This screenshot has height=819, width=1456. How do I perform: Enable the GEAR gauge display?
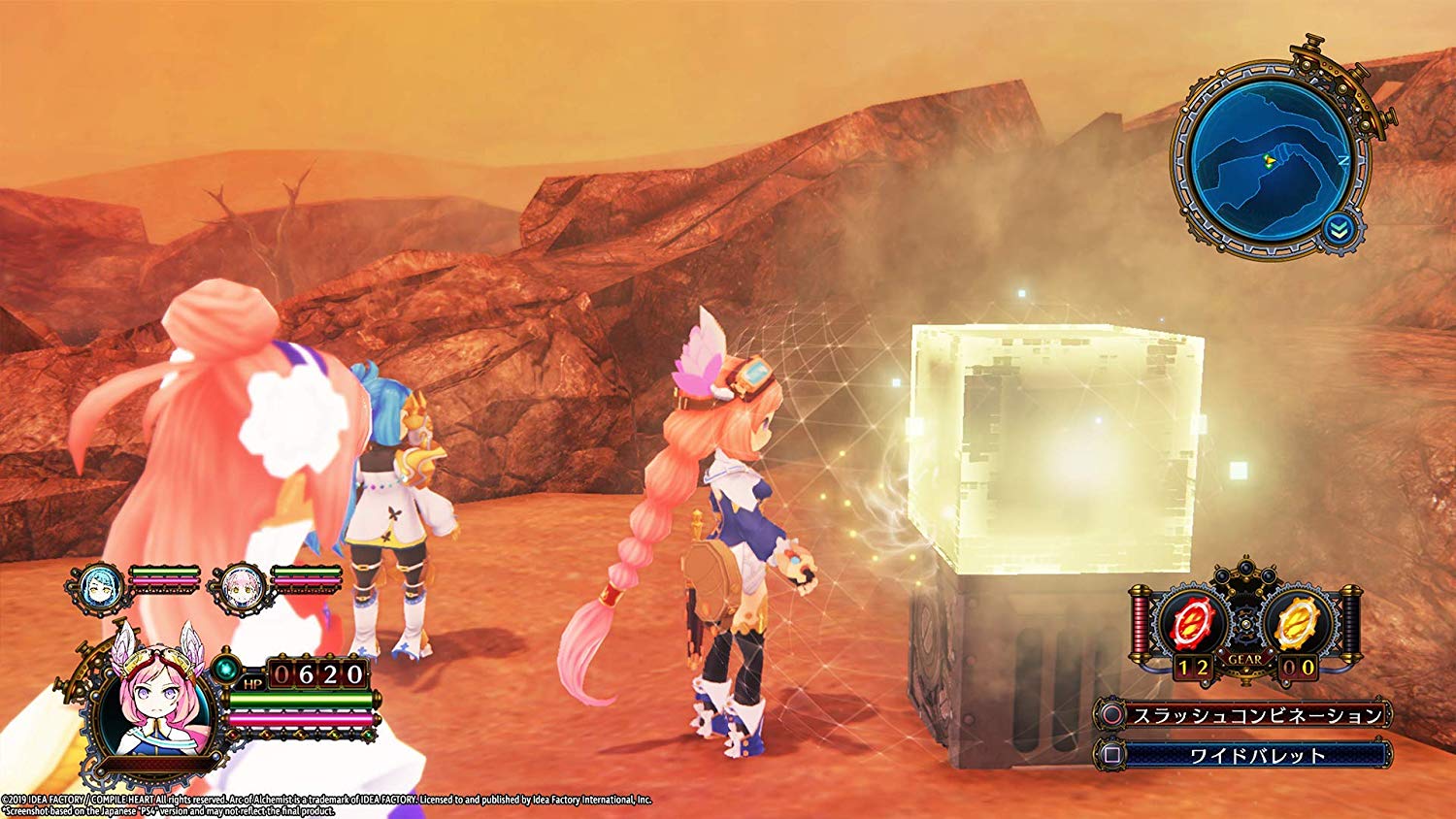(x=1245, y=659)
